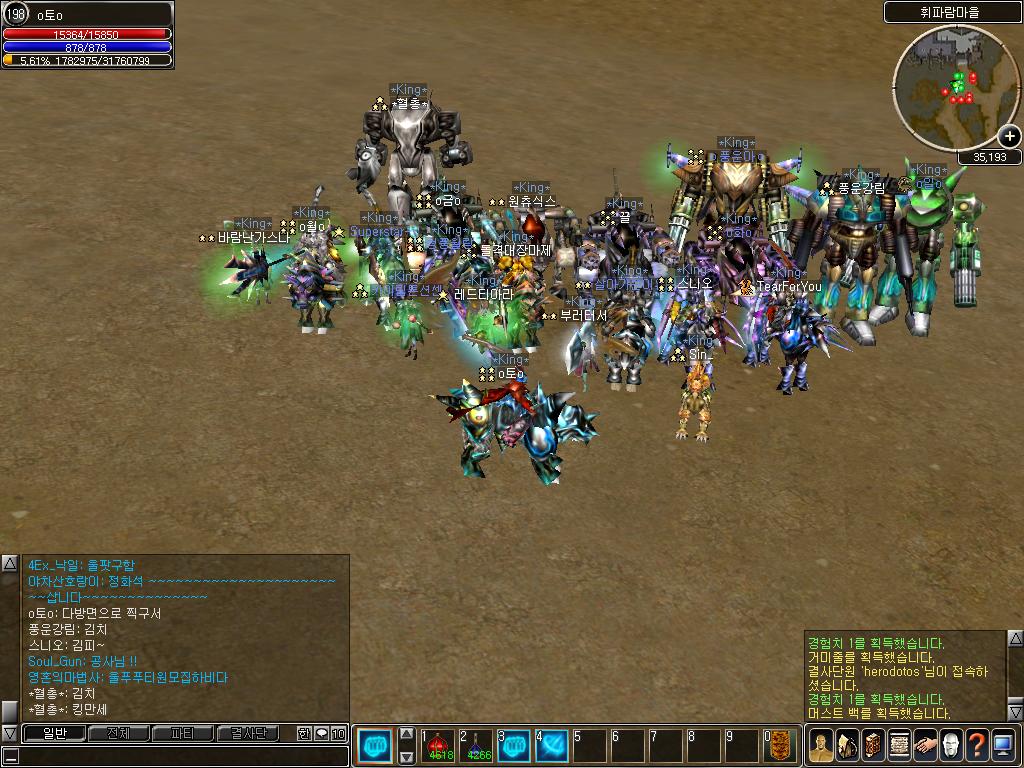Image resolution: width=1024 pixels, height=768 pixels.
Task: Open the skill book icon
Action: click(873, 746)
